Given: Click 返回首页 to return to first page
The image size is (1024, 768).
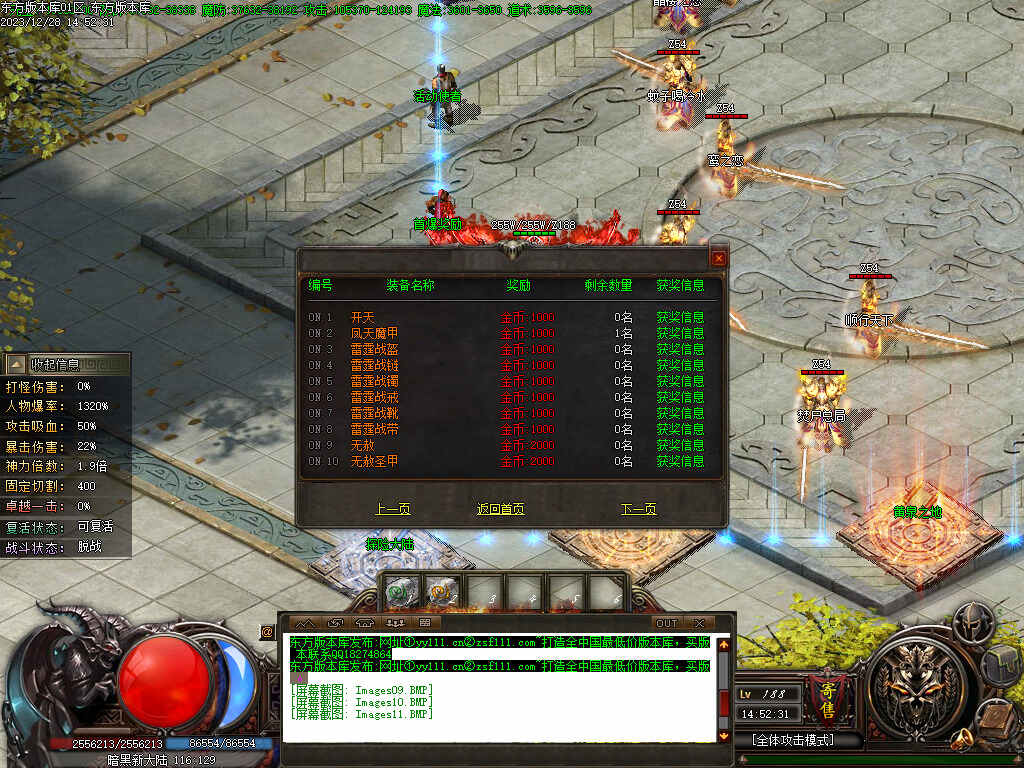Looking at the screenshot, I should (x=500, y=509).
